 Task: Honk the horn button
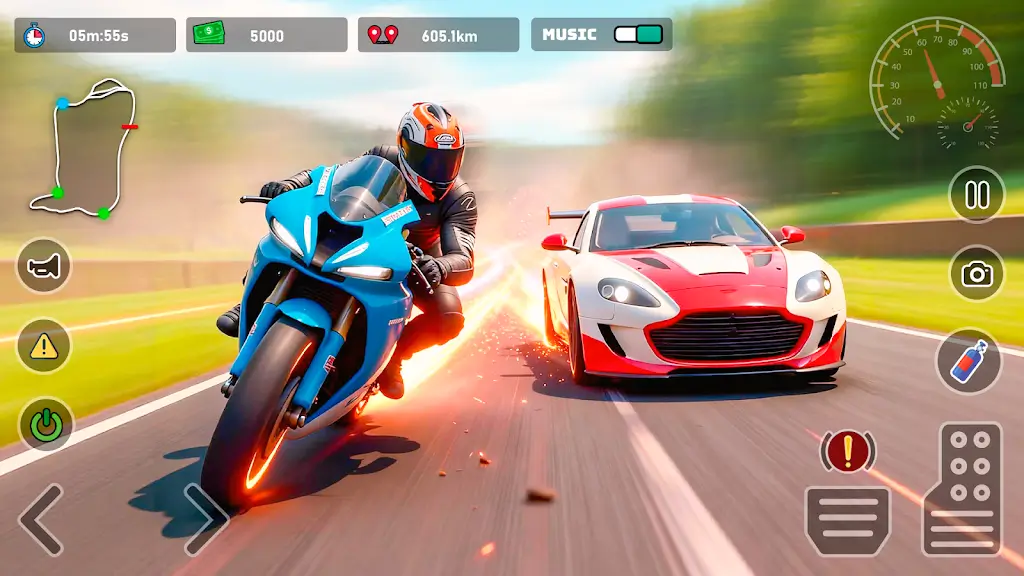(x=44, y=265)
